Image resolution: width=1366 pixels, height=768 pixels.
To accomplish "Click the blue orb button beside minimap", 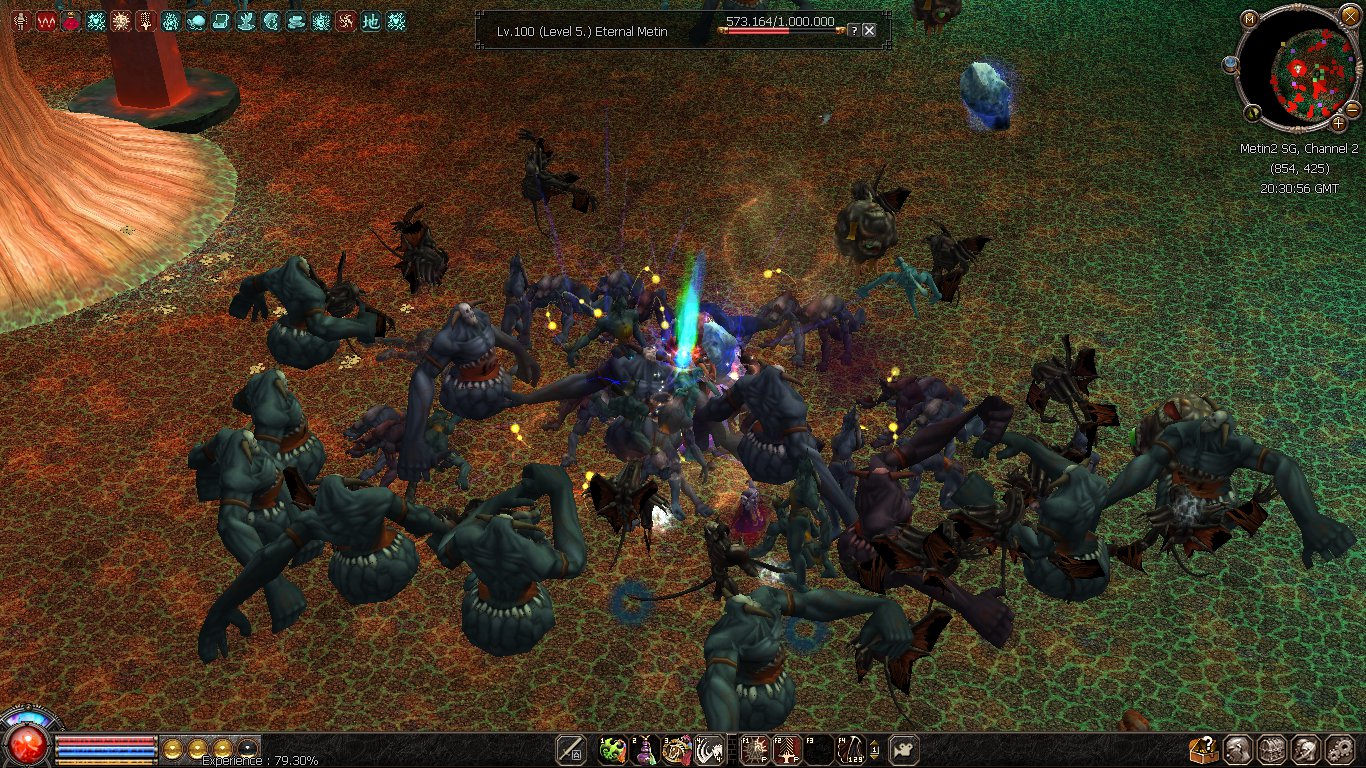I will click(1231, 64).
